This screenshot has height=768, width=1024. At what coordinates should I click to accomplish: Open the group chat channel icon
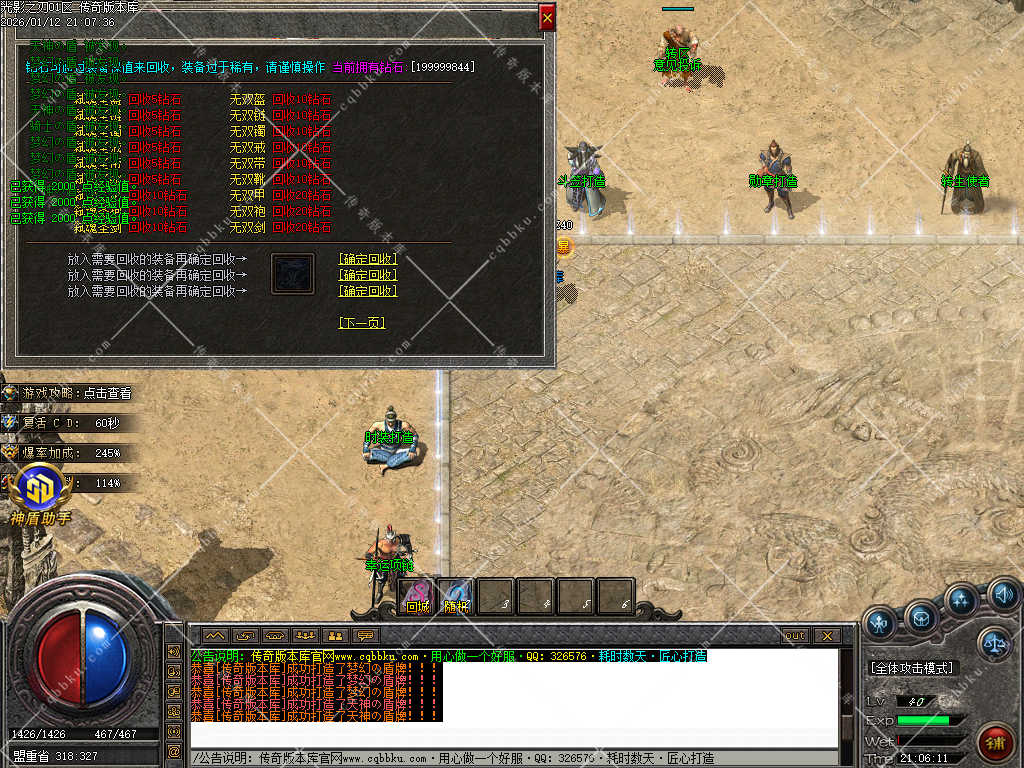click(306, 636)
